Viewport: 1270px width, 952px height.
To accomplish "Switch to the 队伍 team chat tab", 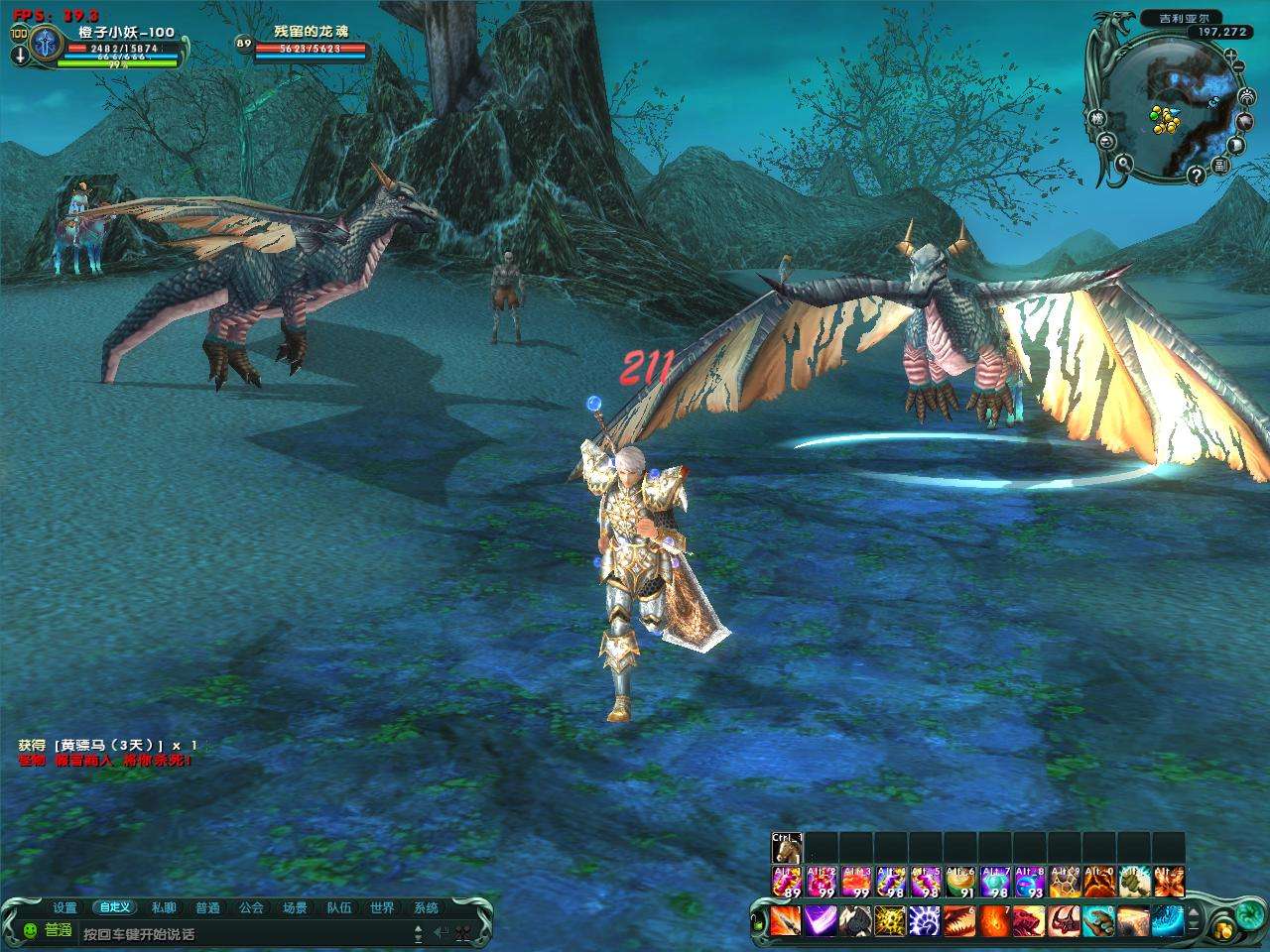I will click(339, 907).
